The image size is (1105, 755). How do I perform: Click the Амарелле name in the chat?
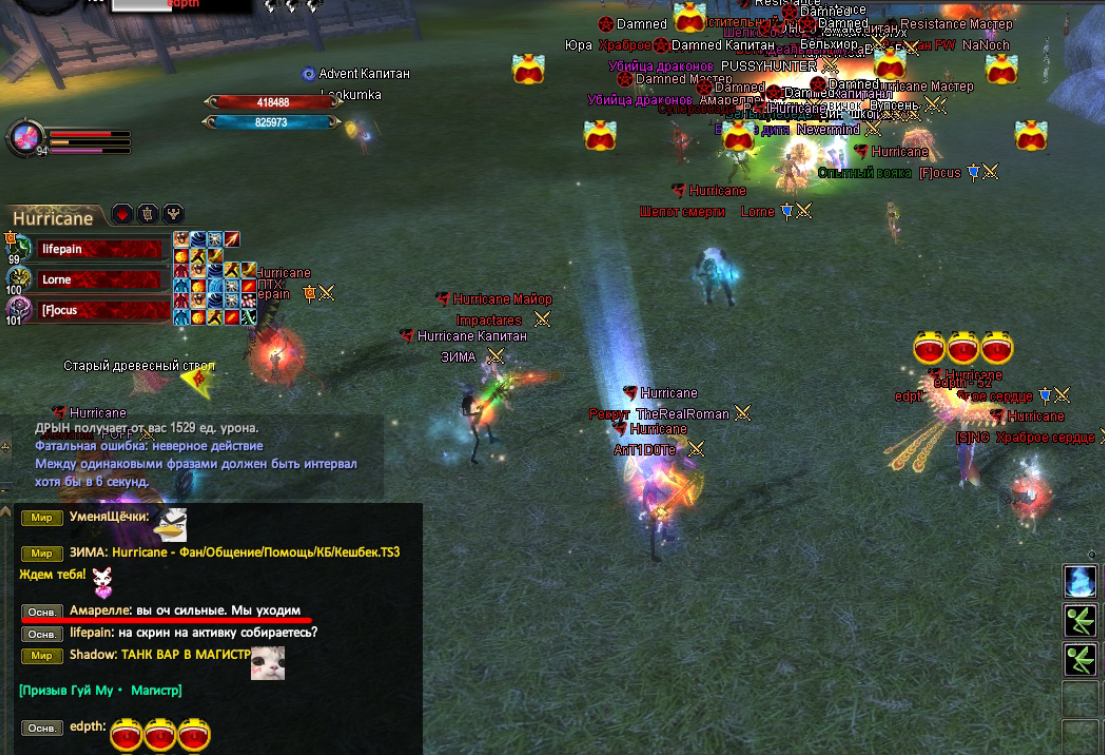99,610
